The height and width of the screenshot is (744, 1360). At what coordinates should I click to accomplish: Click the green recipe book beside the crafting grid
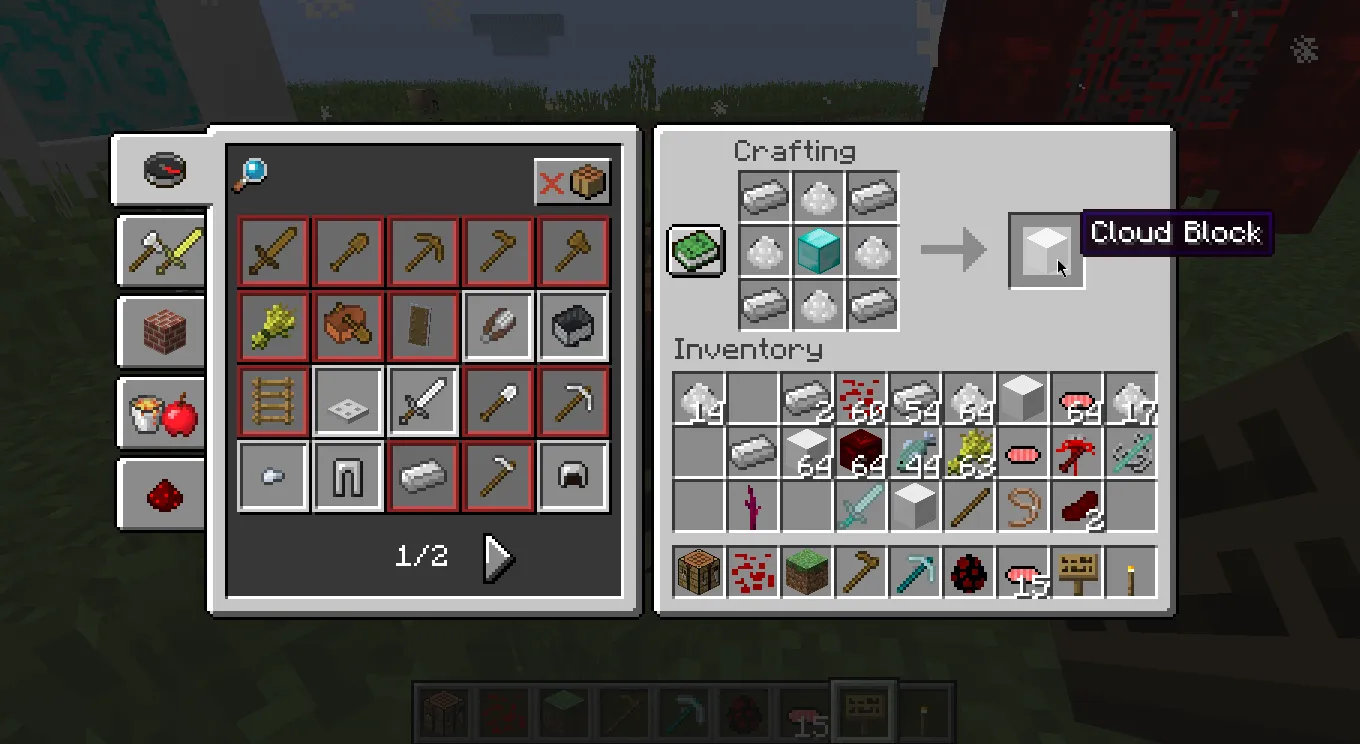tap(693, 251)
